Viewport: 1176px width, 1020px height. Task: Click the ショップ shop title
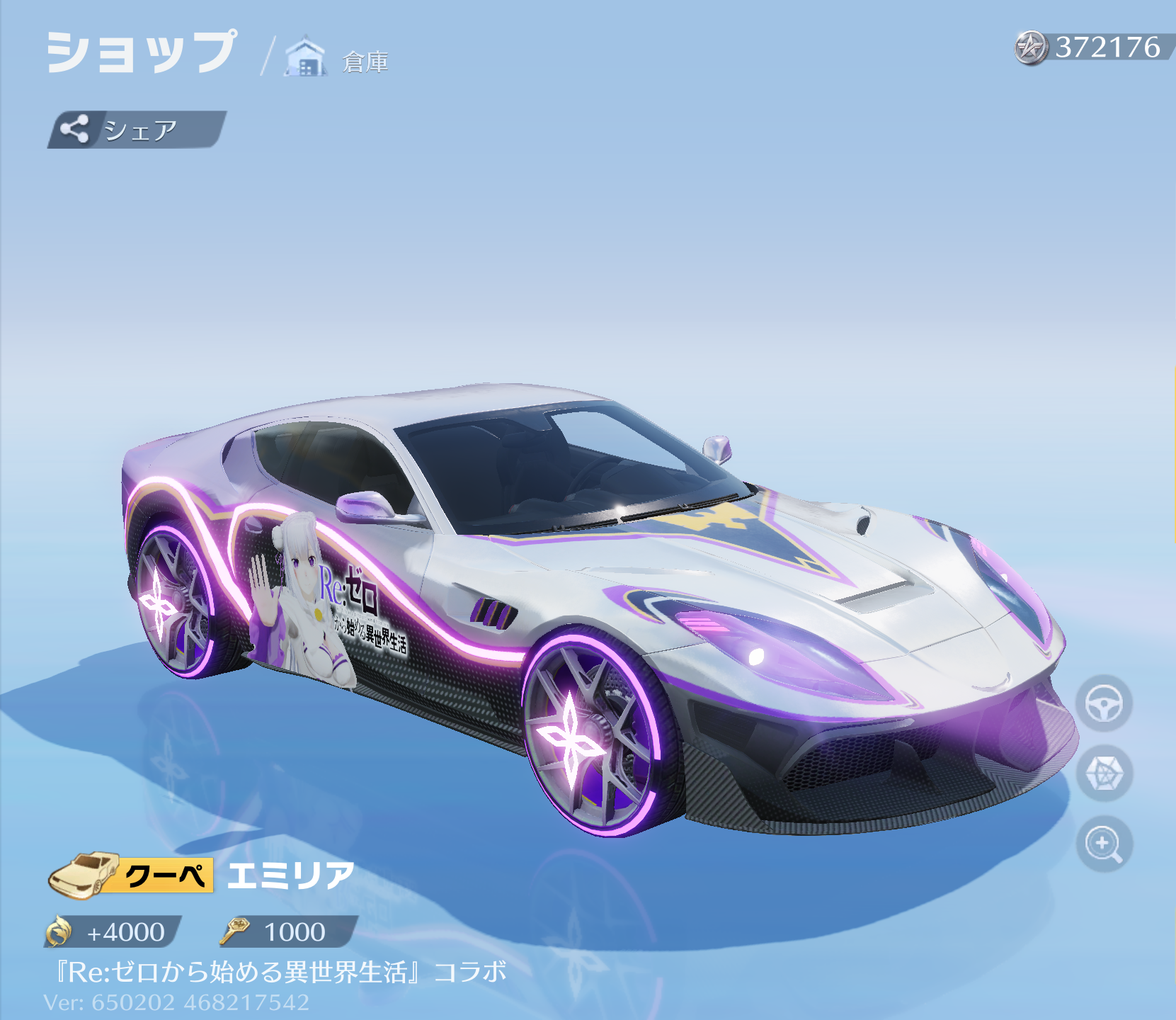(x=142, y=51)
